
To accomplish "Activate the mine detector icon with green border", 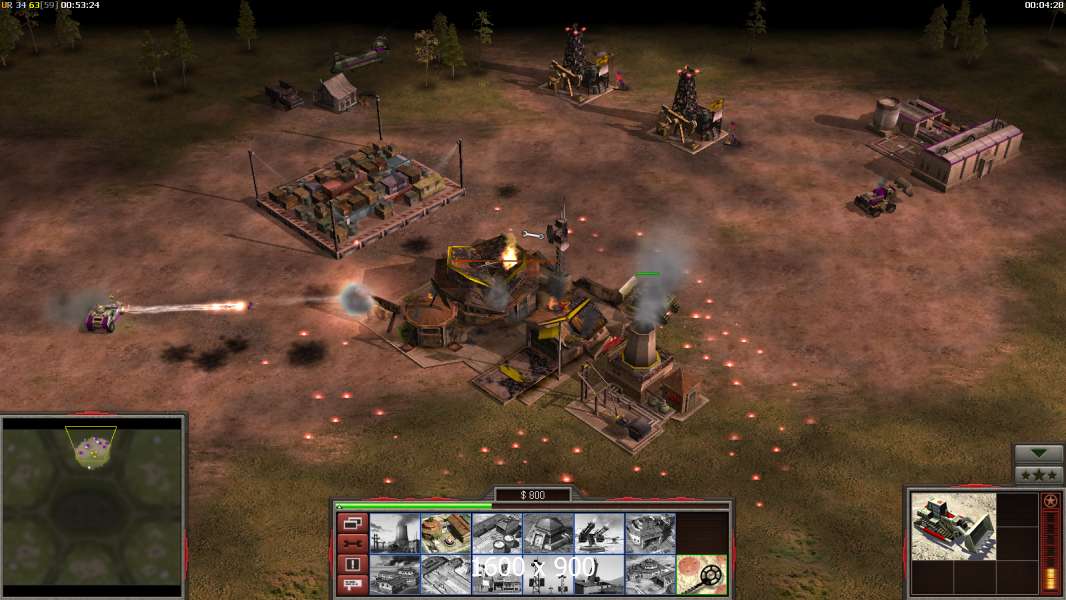I will 701,574.
